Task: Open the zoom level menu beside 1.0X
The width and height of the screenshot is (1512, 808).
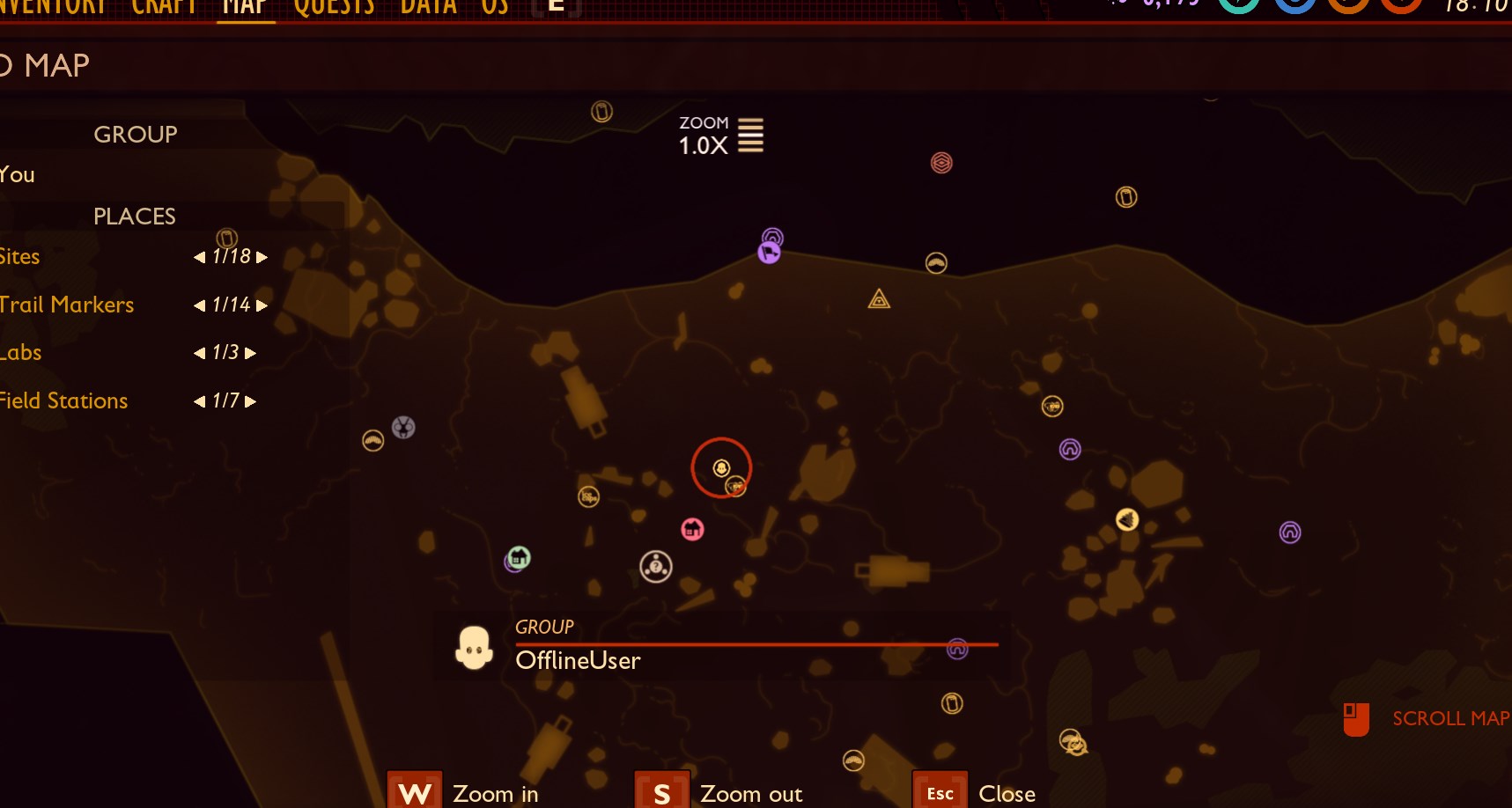Action: [x=749, y=135]
